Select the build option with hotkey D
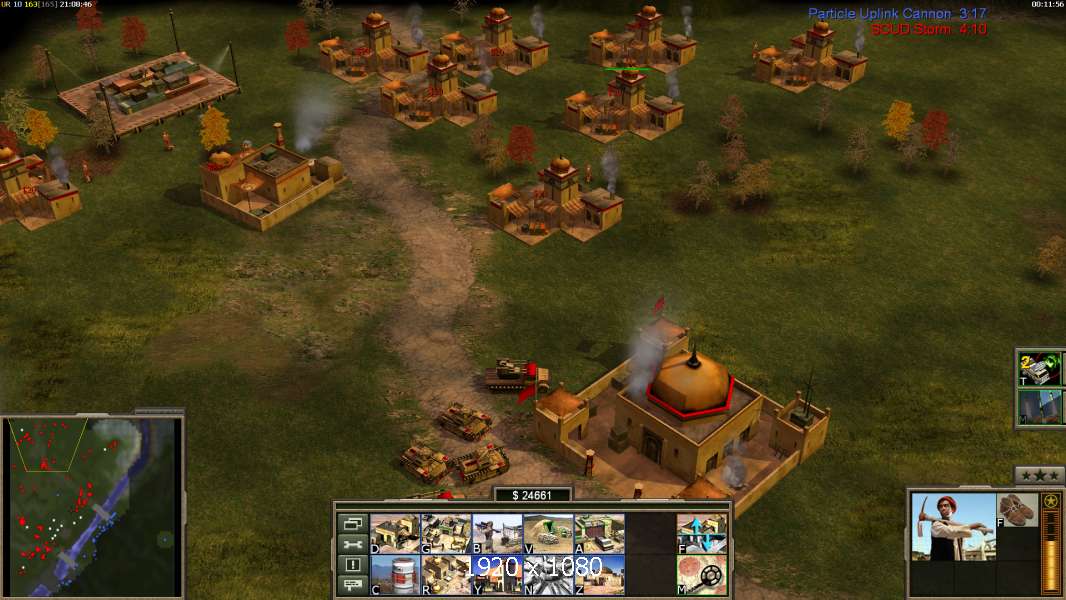1066x600 pixels. [x=395, y=534]
